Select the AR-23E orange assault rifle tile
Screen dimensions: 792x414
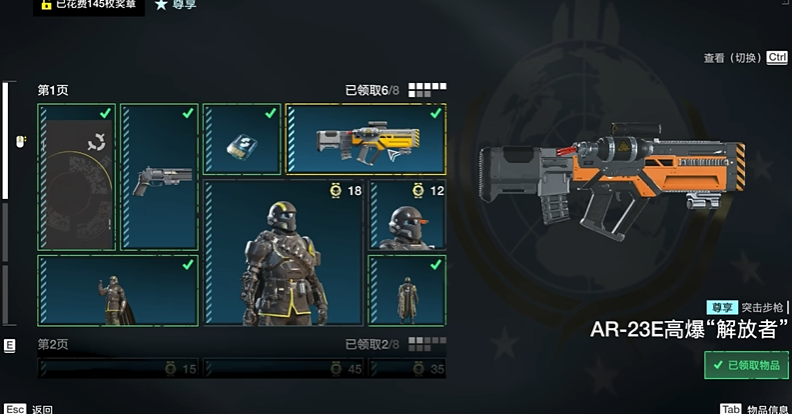365,140
